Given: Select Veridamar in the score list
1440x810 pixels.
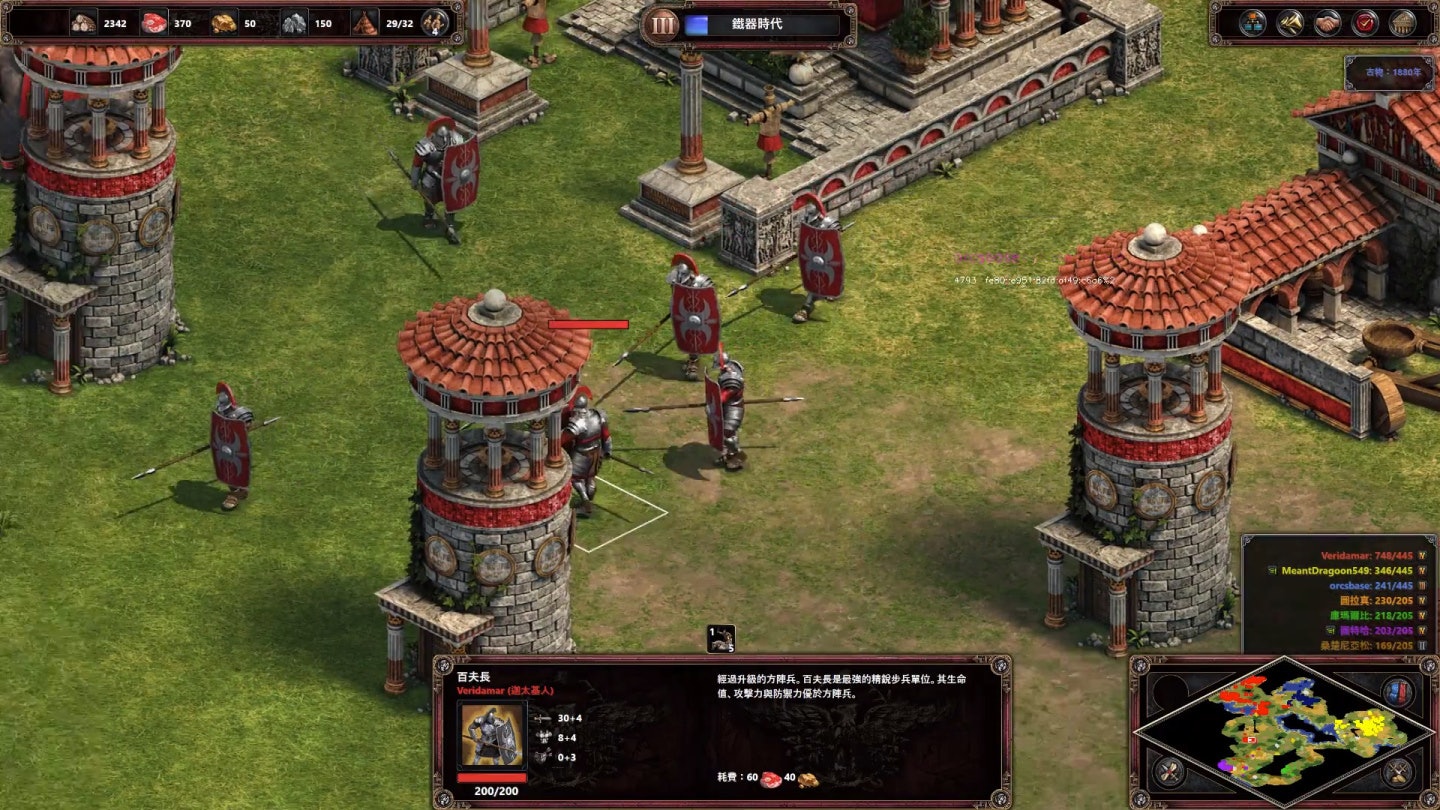Looking at the screenshot, I should (x=1366, y=556).
